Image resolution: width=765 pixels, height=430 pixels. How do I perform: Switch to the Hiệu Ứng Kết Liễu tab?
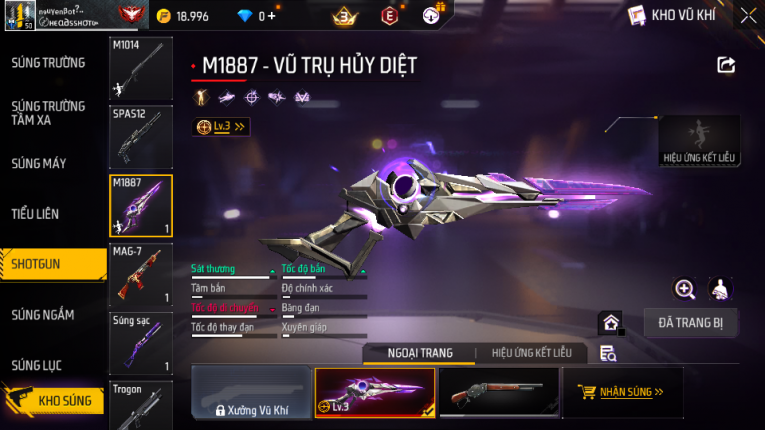coord(524,353)
